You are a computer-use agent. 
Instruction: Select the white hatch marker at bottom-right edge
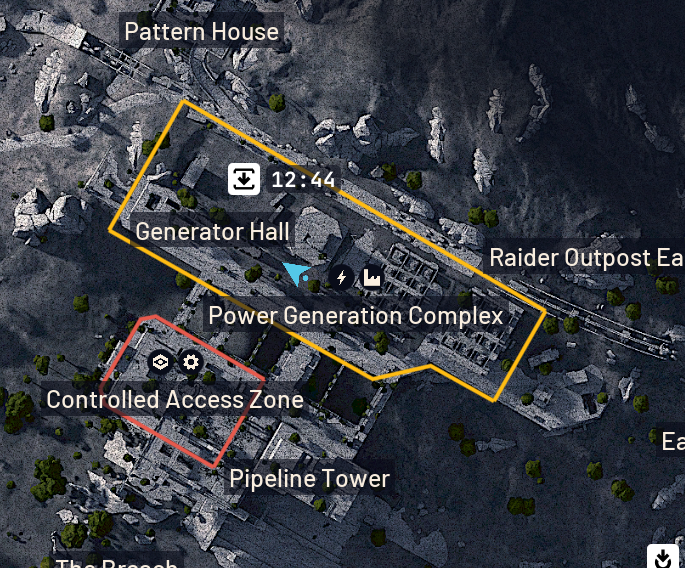tap(662, 557)
